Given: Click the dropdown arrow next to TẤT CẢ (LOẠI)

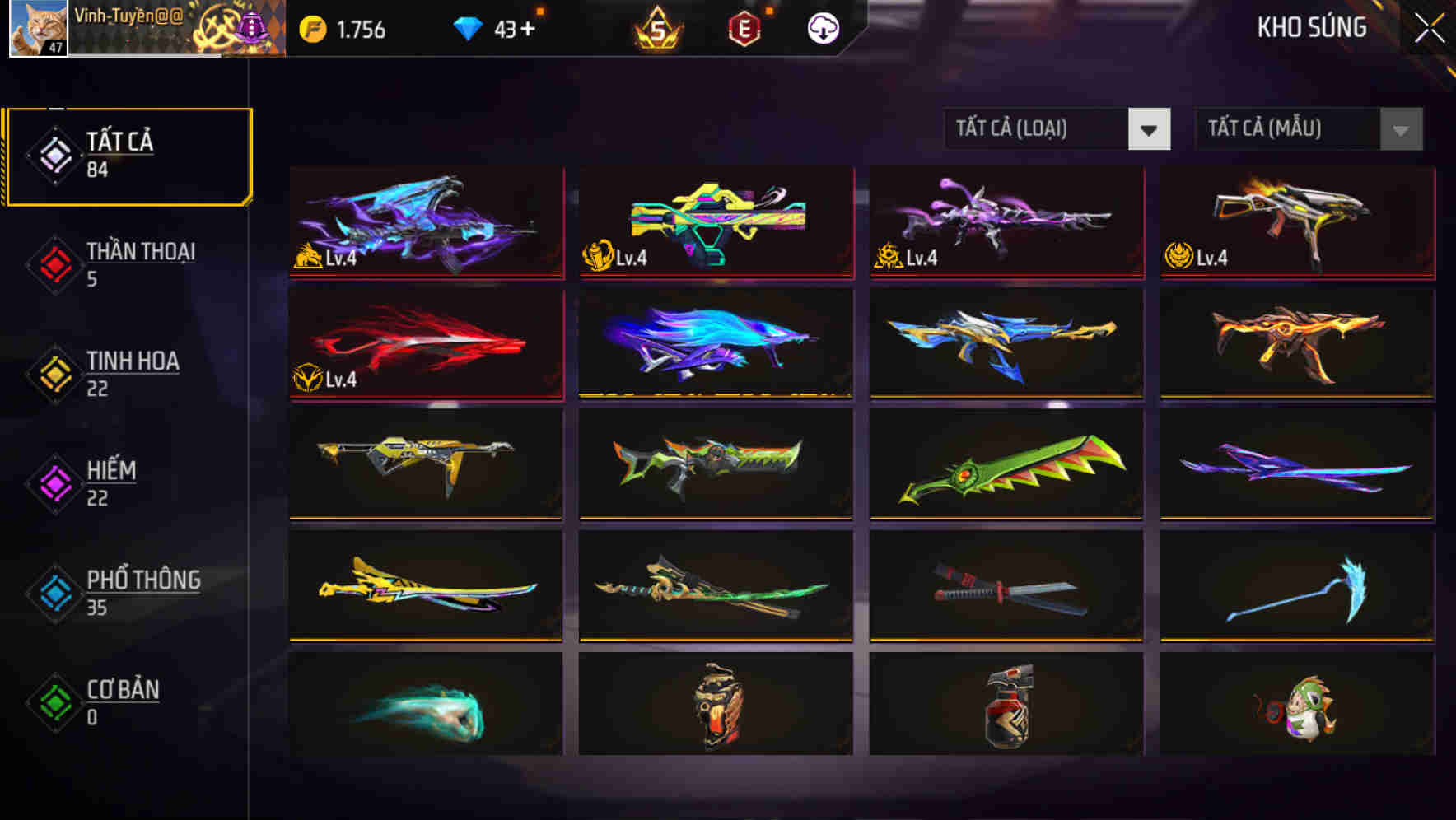Looking at the screenshot, I should point(1150,129).
